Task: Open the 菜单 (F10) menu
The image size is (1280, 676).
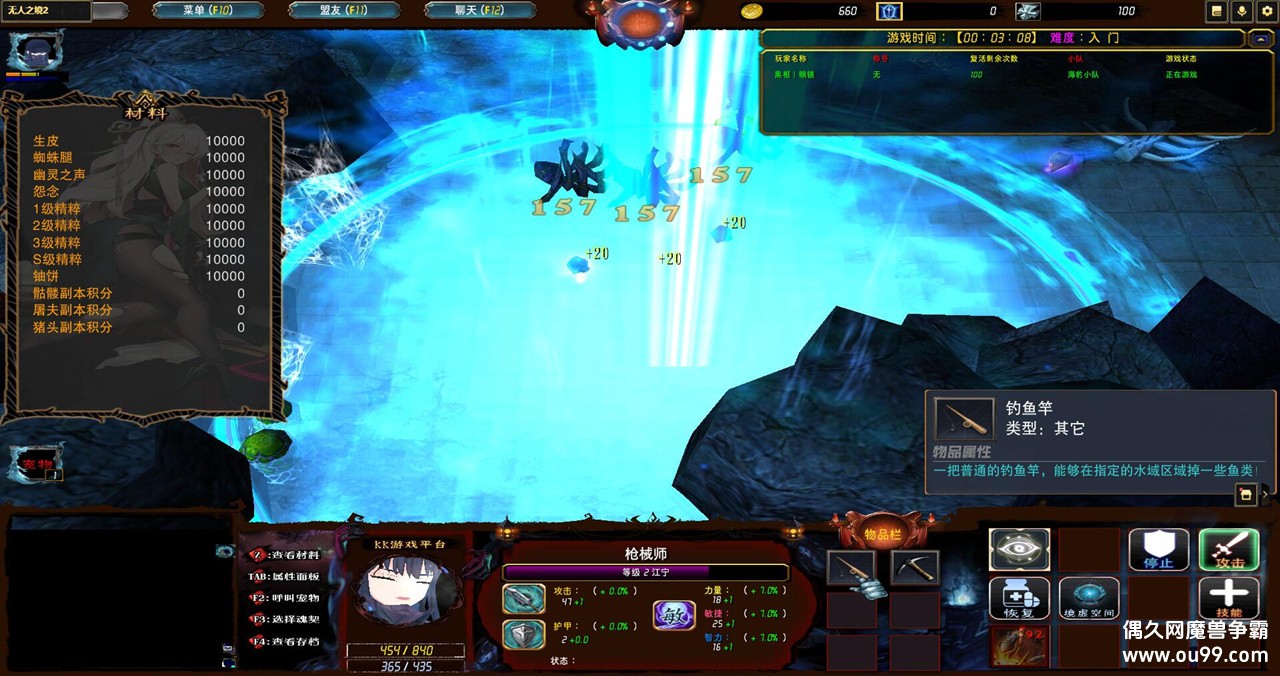Action: 208,11
